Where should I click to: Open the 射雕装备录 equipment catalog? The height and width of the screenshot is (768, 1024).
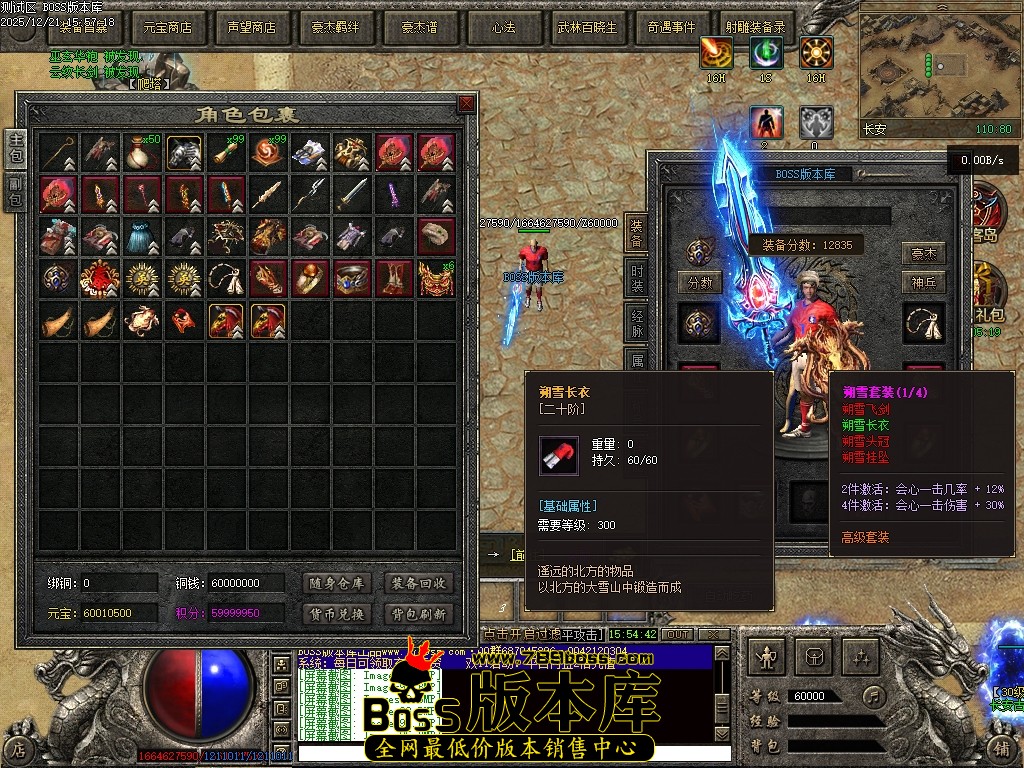pyautogui.click(x=755, y=28)
